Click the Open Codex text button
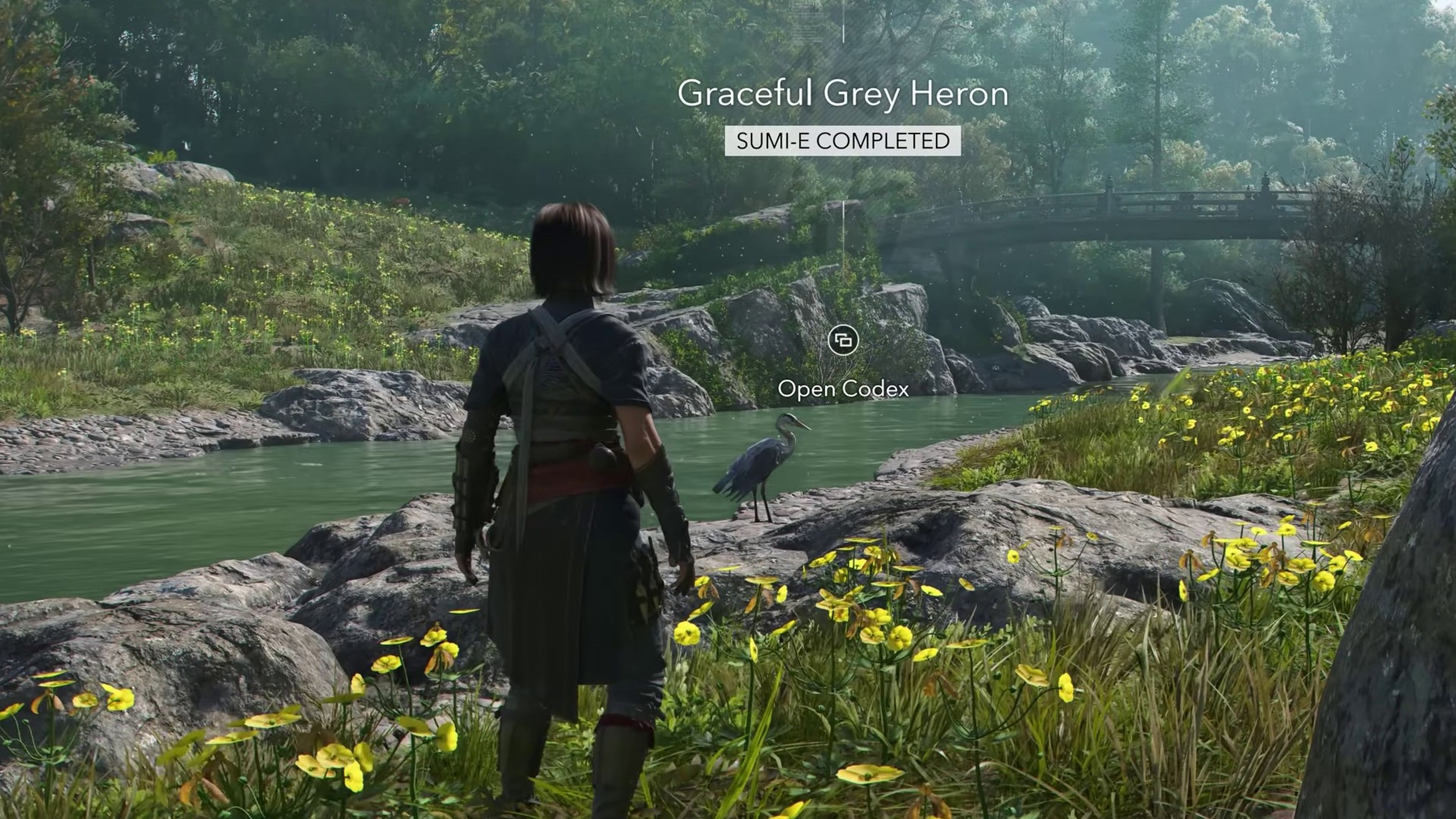 tap(844, 389)
